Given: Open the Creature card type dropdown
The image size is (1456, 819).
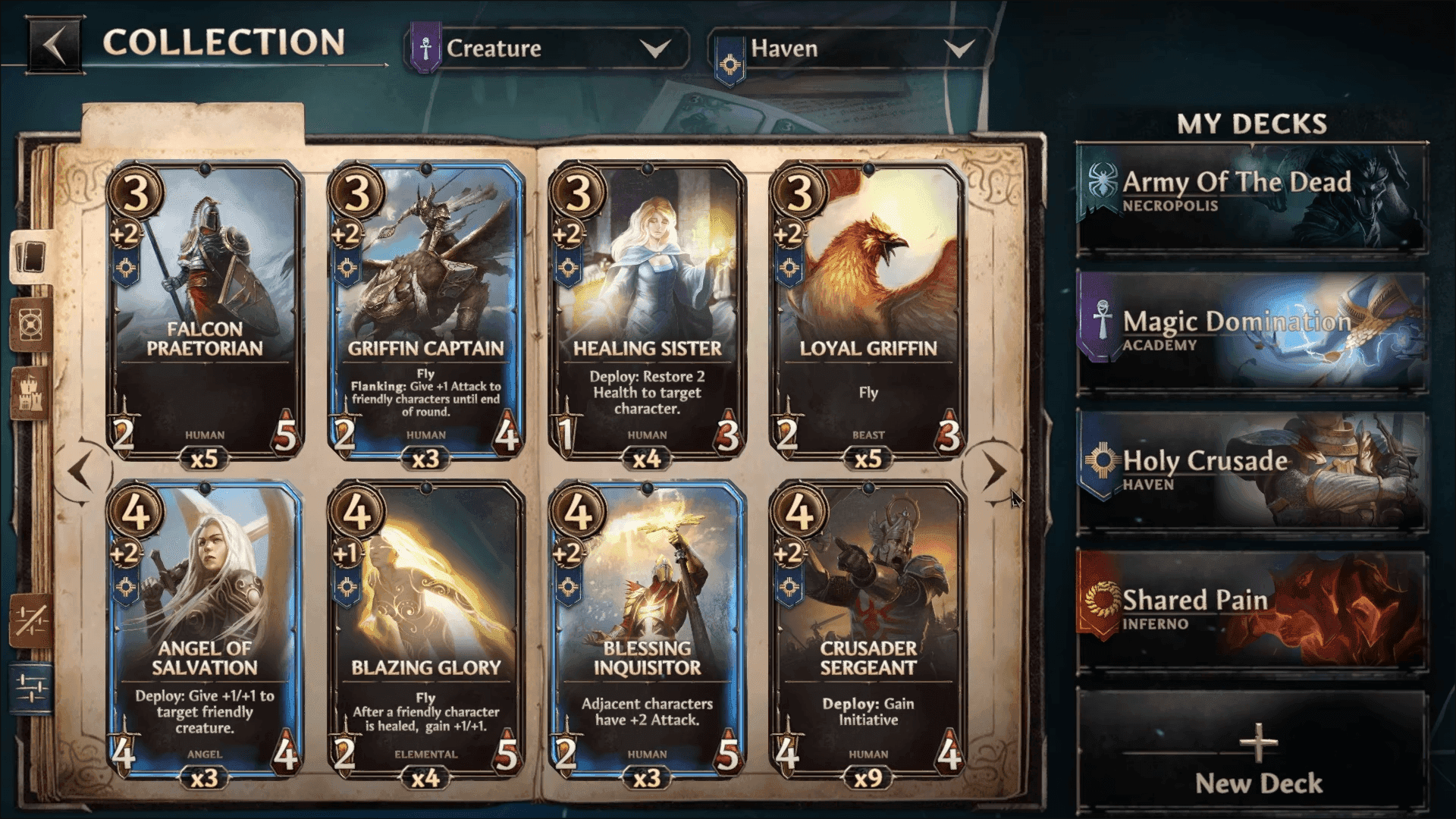Looking at the screenshot, I should coord(548,49).
